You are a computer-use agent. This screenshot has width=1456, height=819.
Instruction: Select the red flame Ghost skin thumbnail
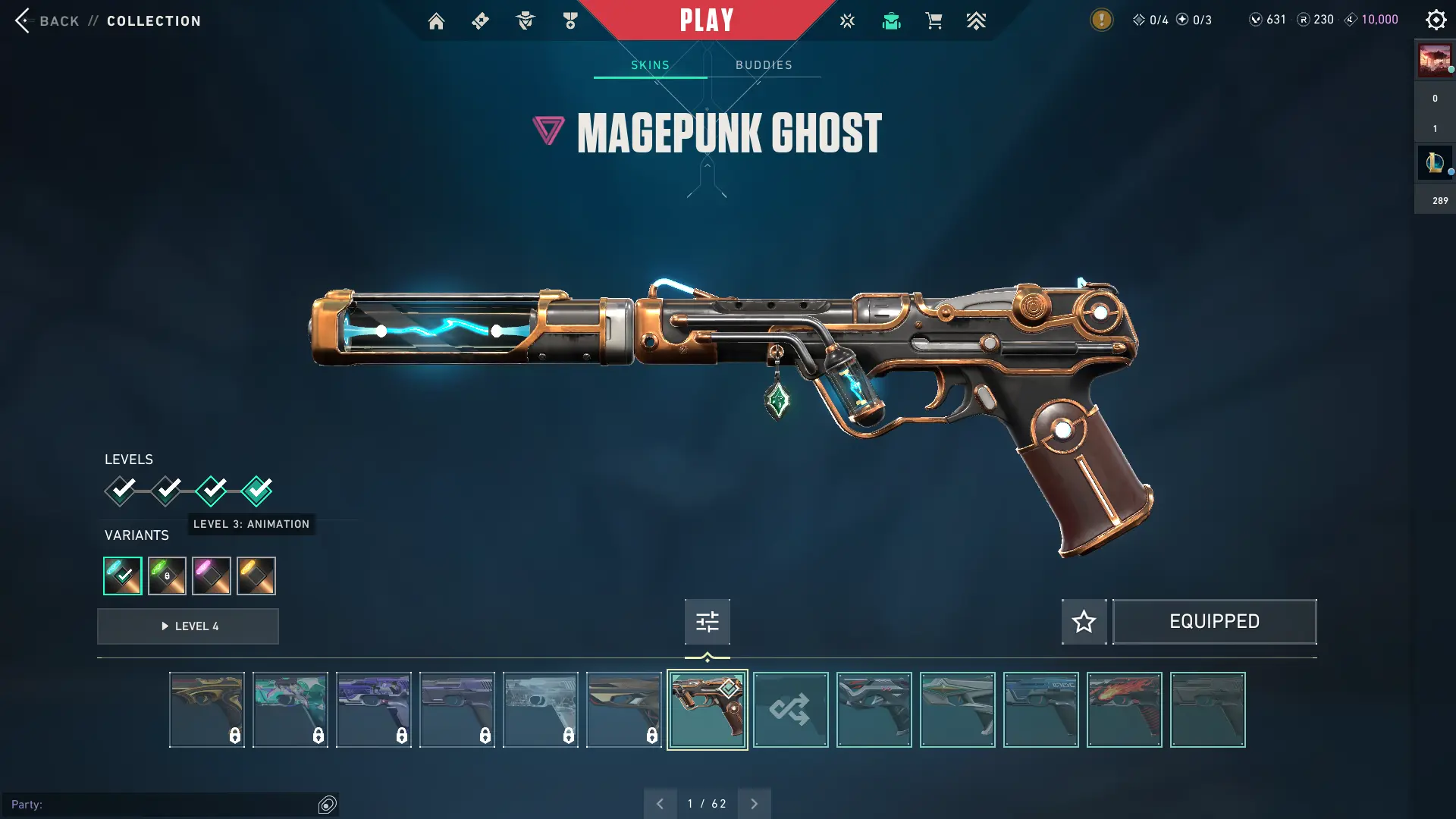tap(1124, 710)
